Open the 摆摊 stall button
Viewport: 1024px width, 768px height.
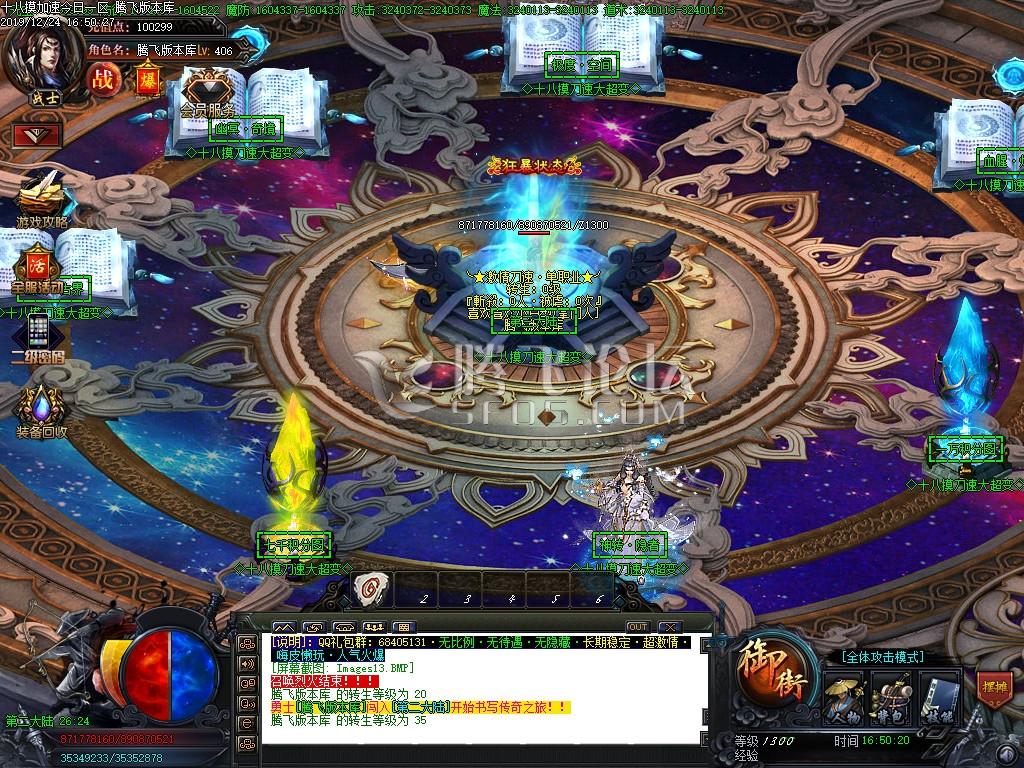pos(992,689)
